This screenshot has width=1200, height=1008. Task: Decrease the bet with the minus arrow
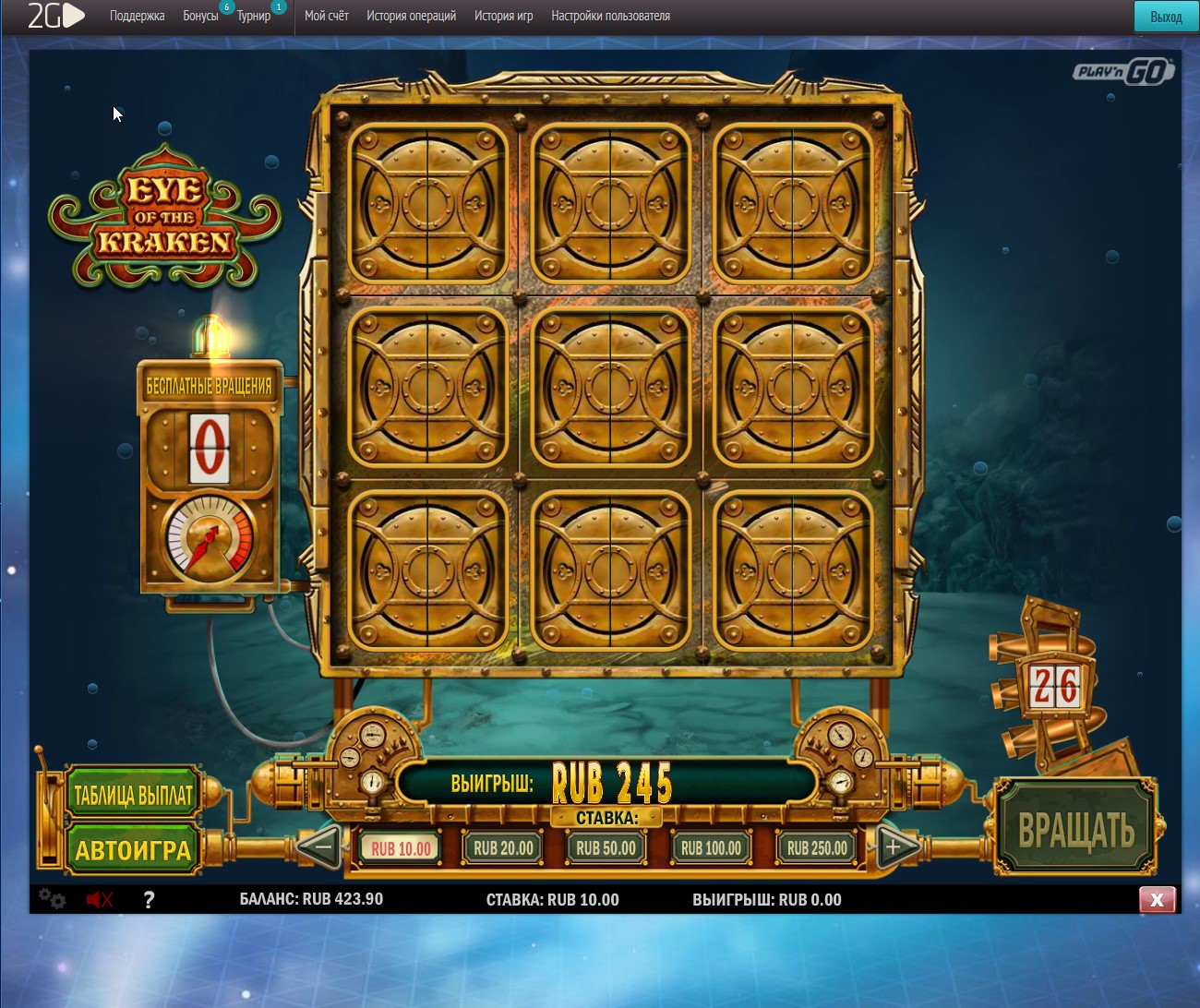click(321, 846)
